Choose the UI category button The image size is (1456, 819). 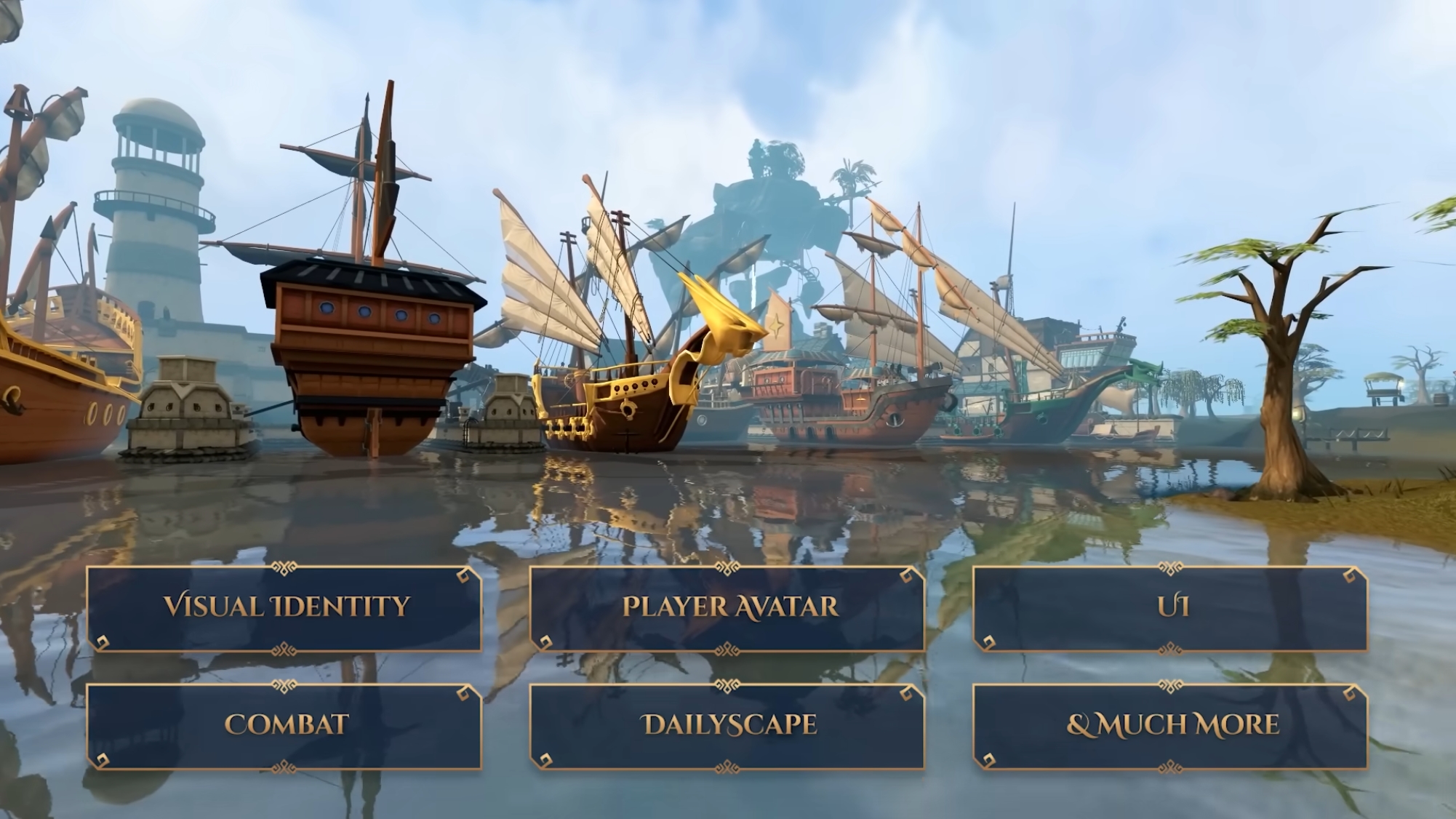[1170, 608]
